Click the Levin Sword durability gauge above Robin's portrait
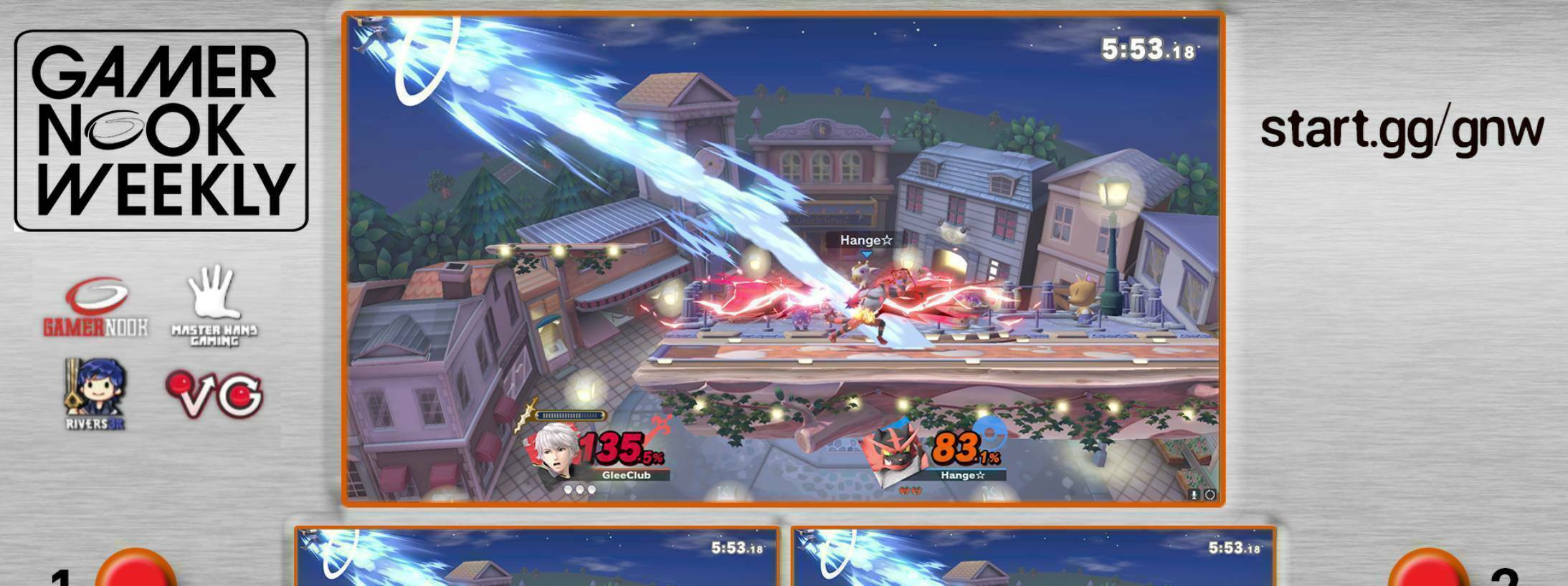This screenshot has width=1568, height=586. [568, 414]
